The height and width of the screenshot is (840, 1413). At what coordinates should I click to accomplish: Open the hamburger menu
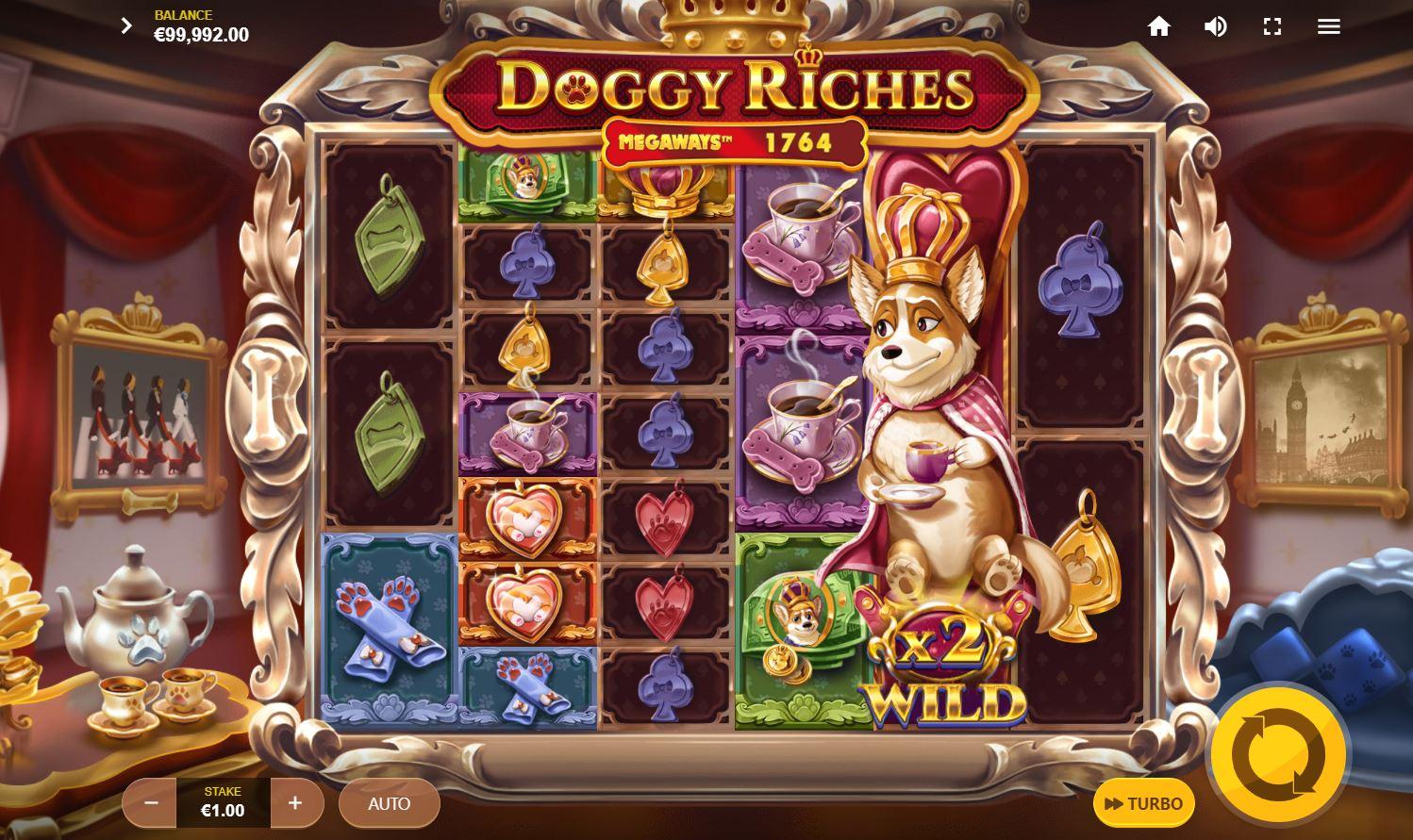point(1329,26)
